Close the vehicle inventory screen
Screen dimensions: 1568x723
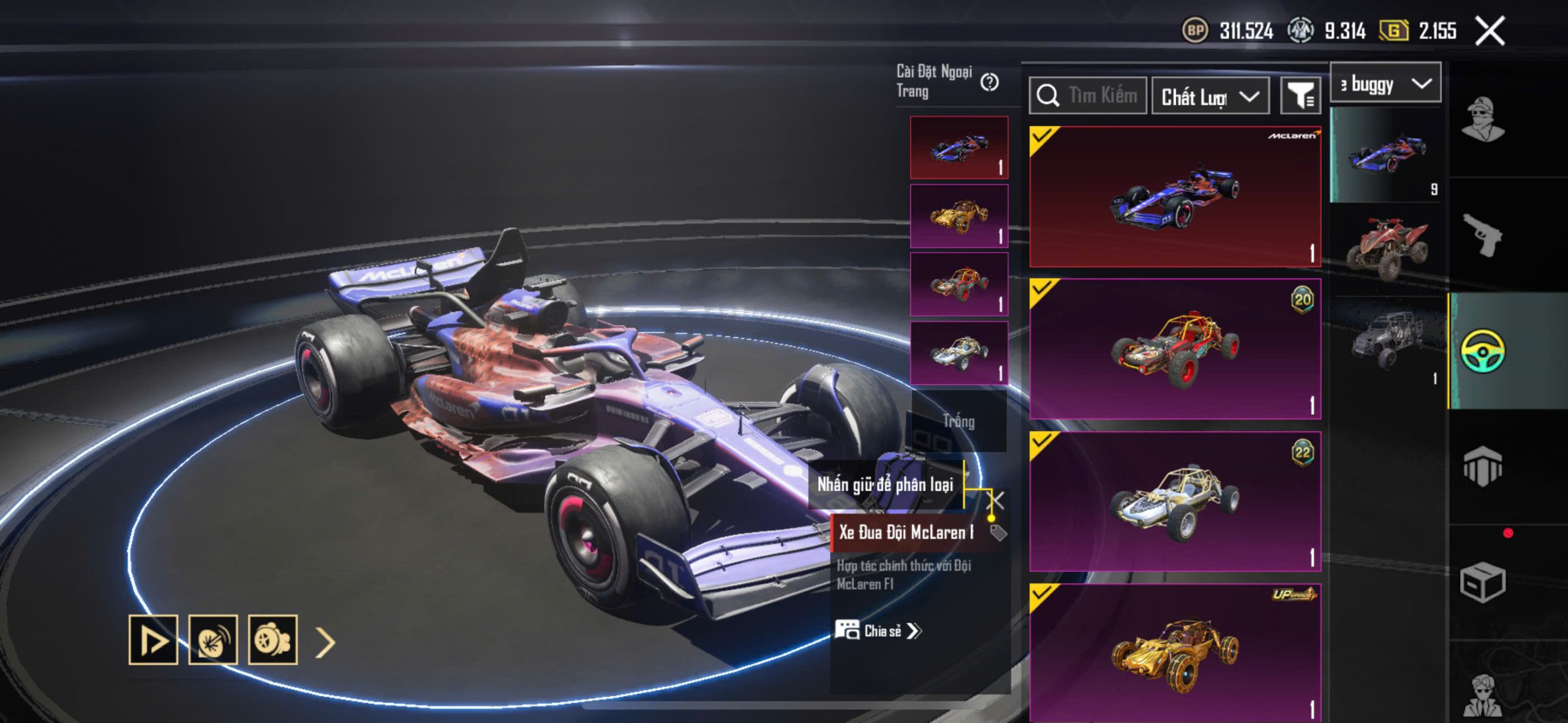point(1490,31)
